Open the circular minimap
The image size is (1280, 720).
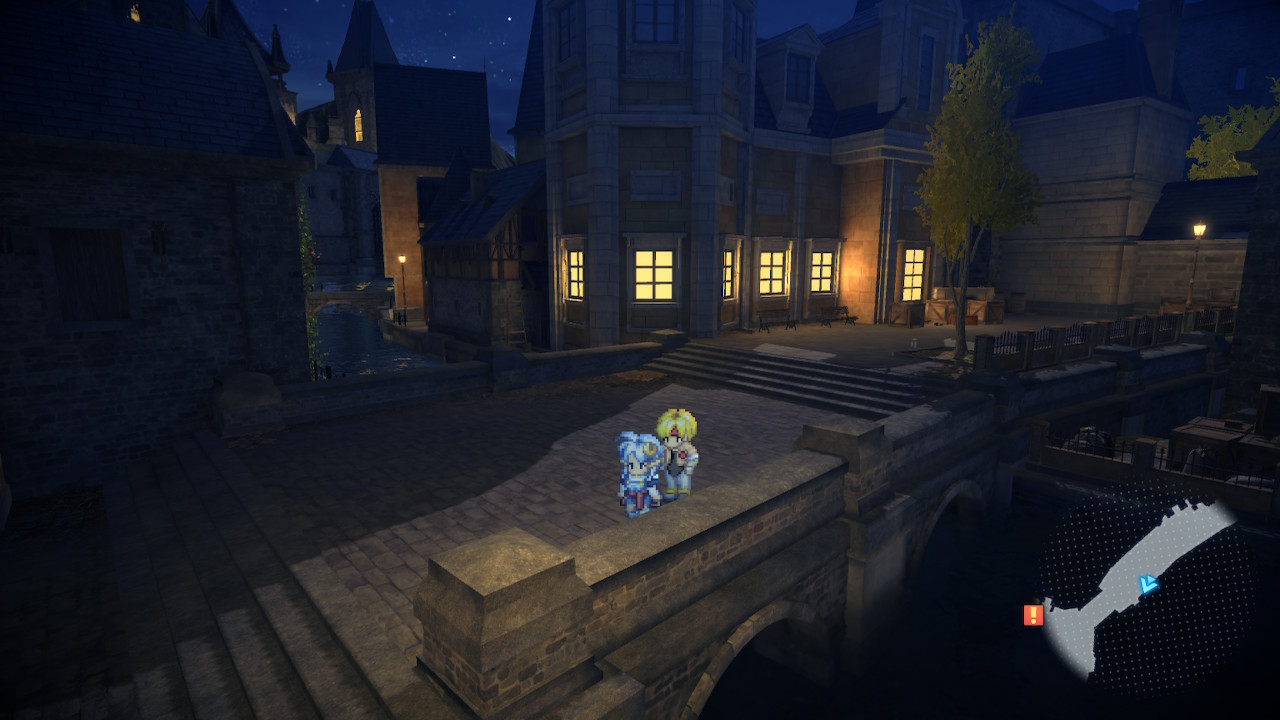[x=1145, y=592]
